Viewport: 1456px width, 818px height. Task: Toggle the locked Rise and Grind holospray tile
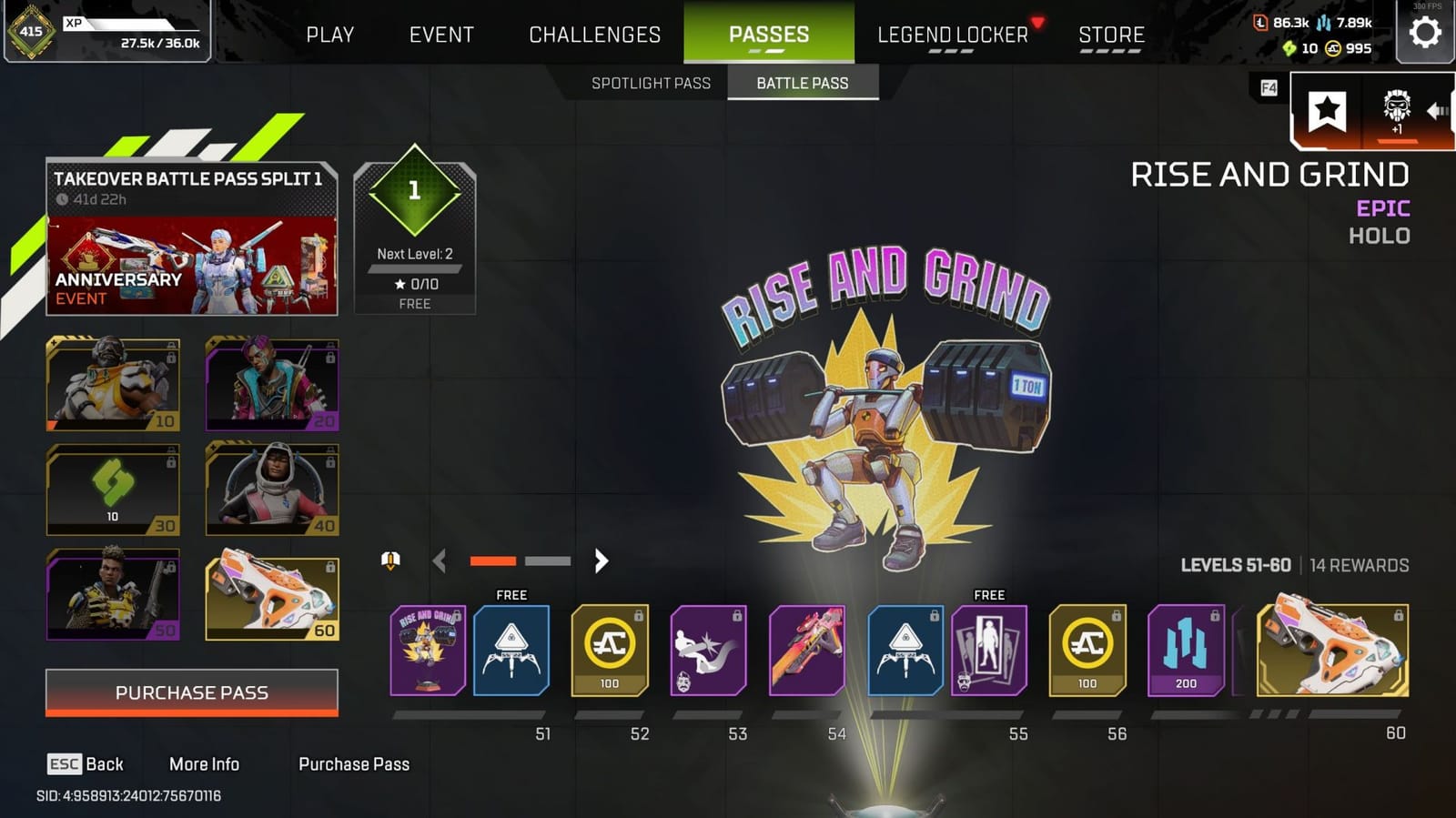pos(427,651)
